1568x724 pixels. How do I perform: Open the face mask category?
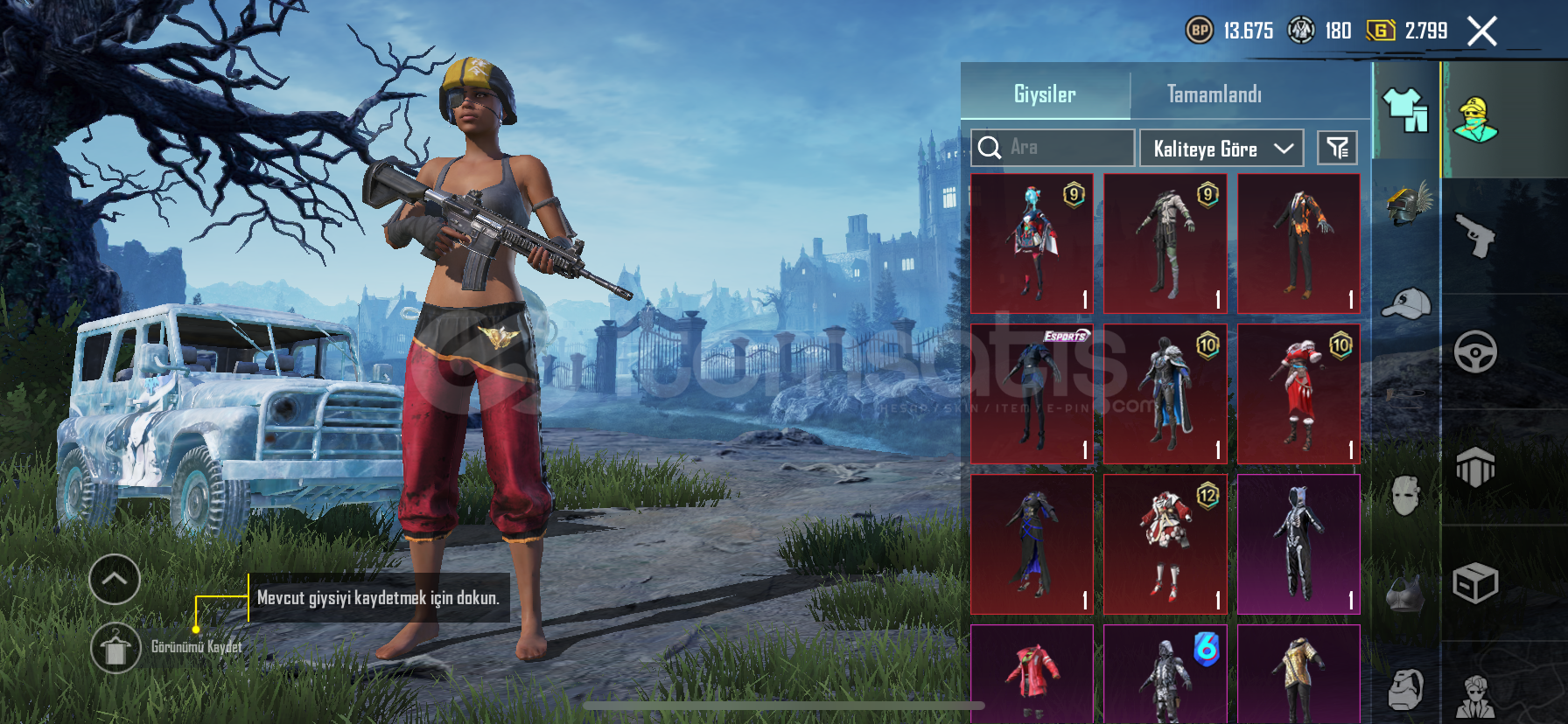[1405, 496]
